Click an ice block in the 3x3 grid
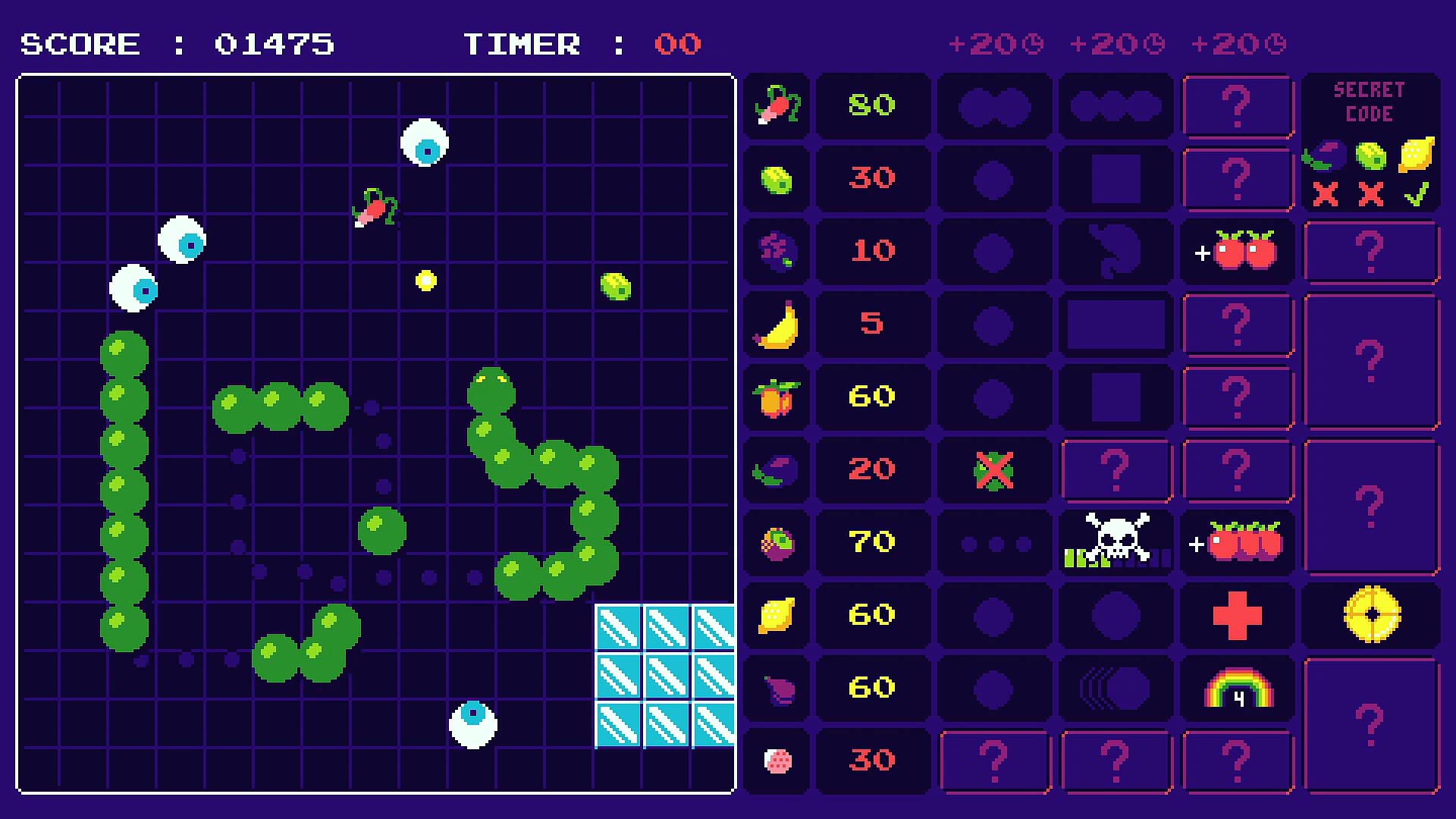Image resolution: width=1456 pixels, height=819 pixels. (666, 666)
